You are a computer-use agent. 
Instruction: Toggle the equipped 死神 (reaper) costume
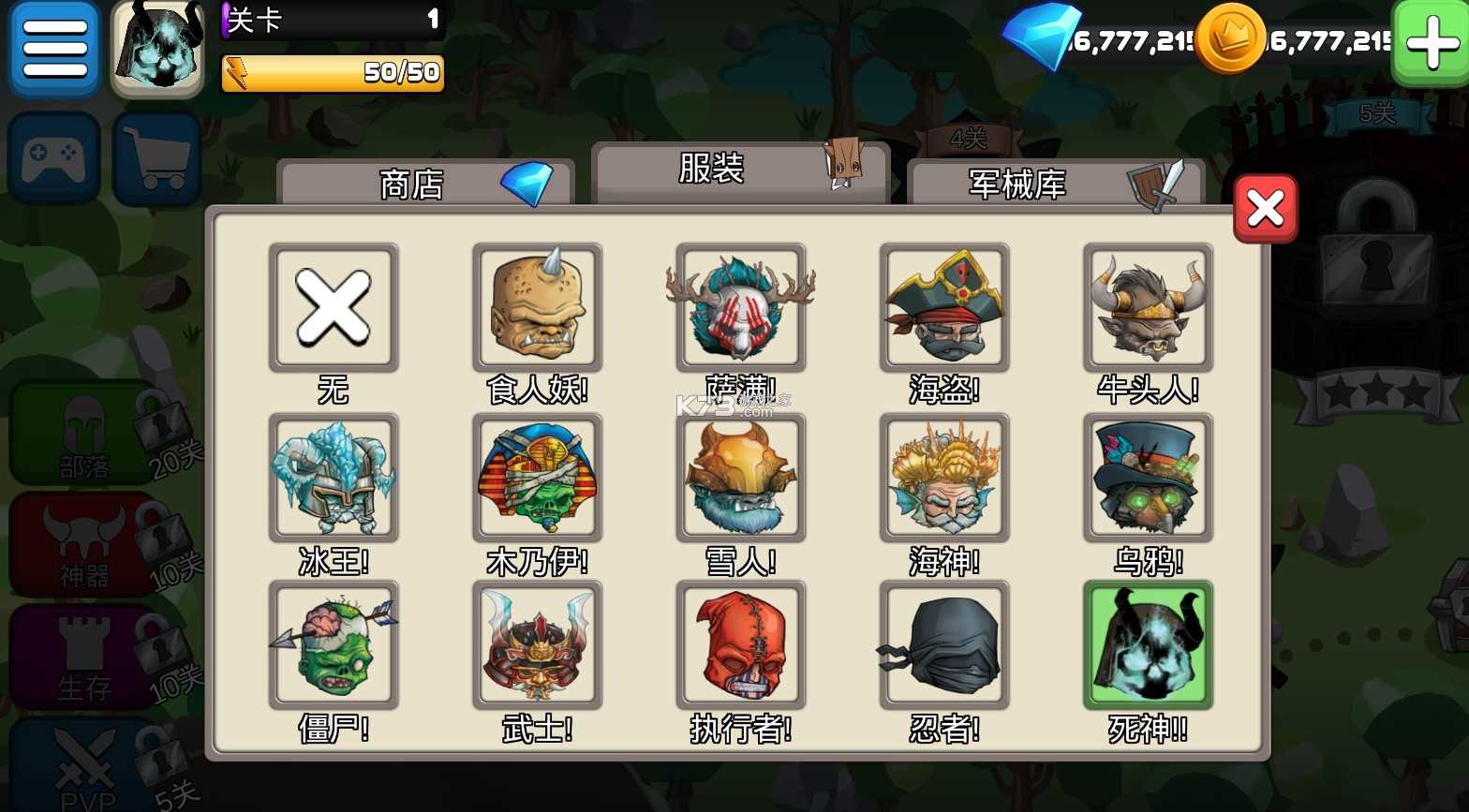1148,643
